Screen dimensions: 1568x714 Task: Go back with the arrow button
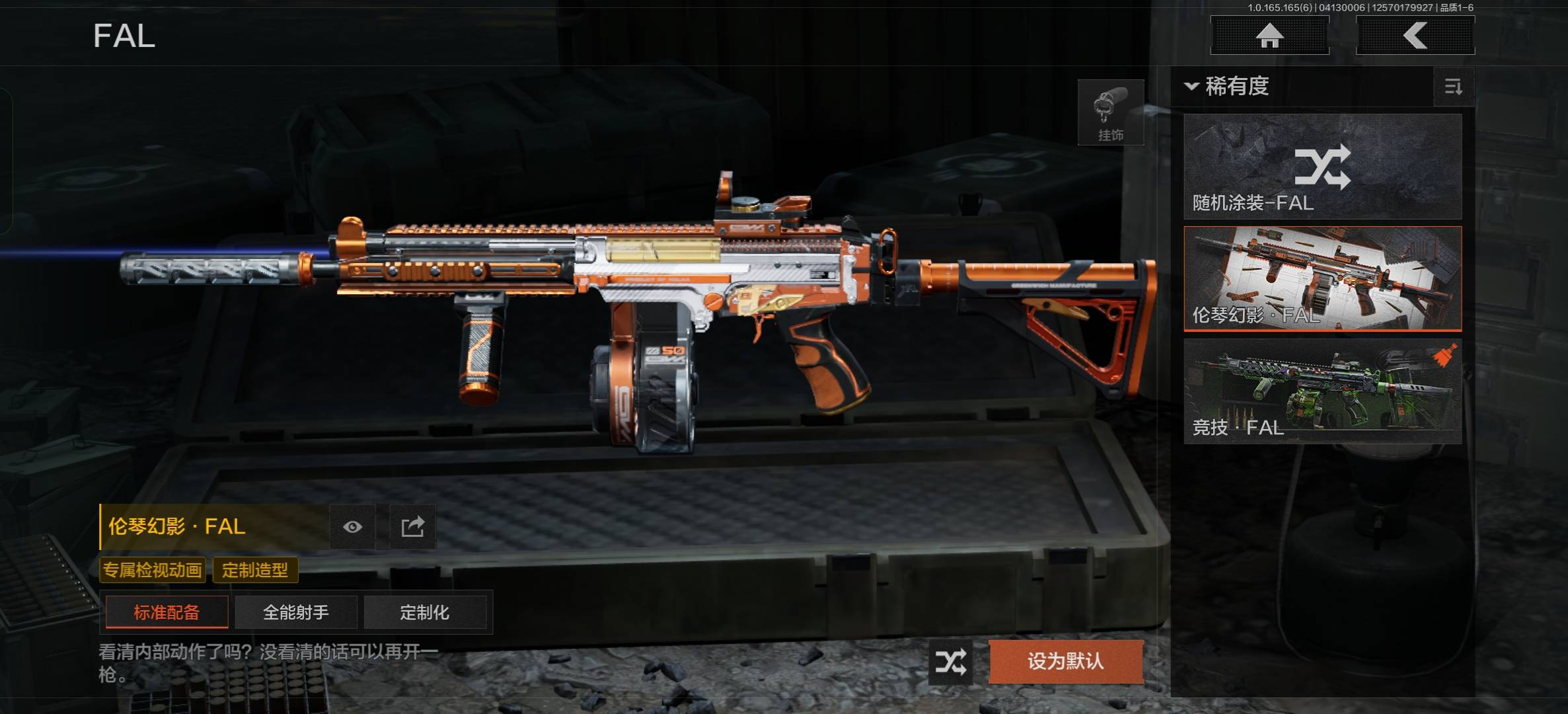pyautogui.click(x=1415, y=36)
